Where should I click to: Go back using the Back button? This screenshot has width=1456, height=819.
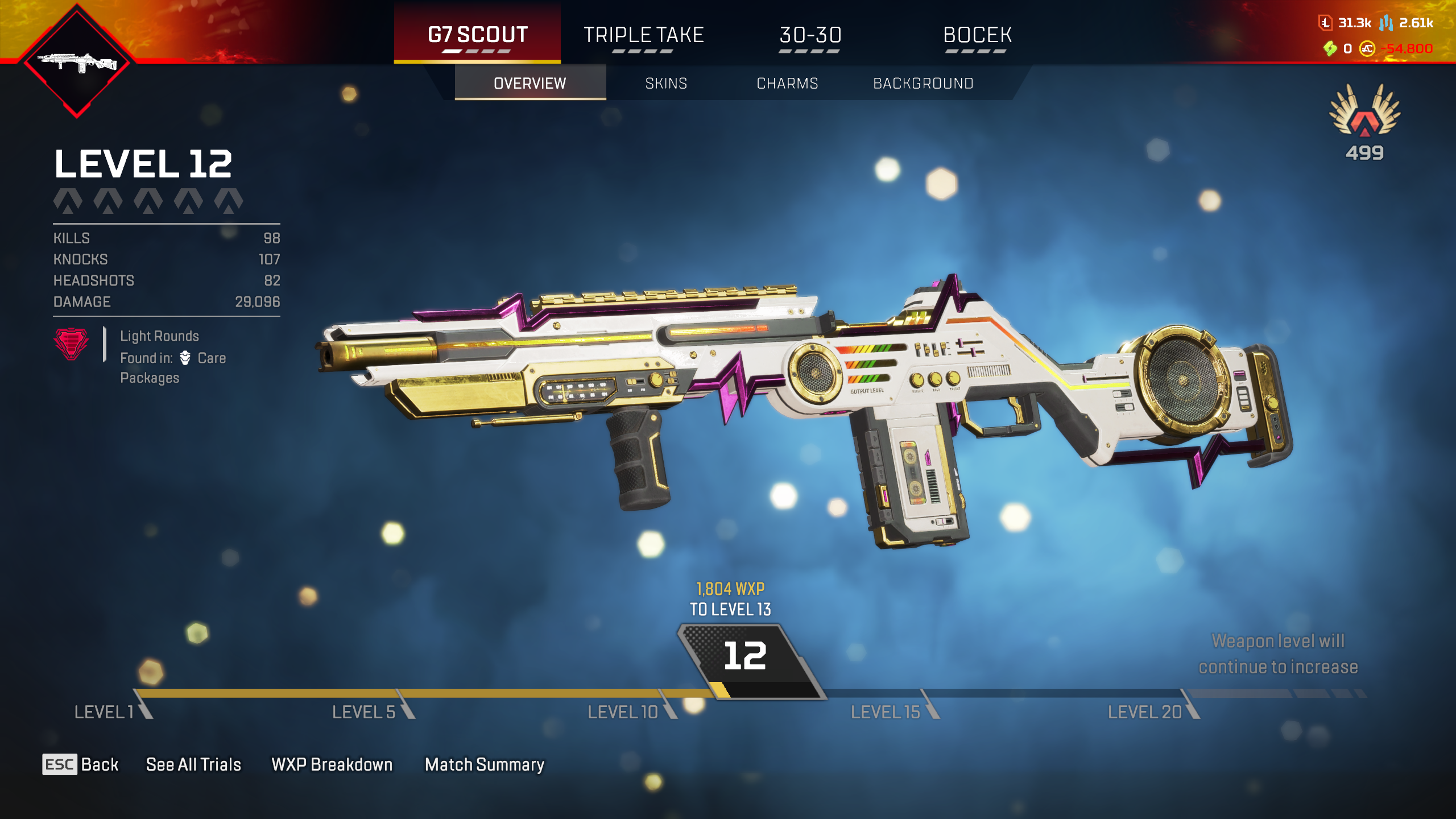(x=81, y=764)
